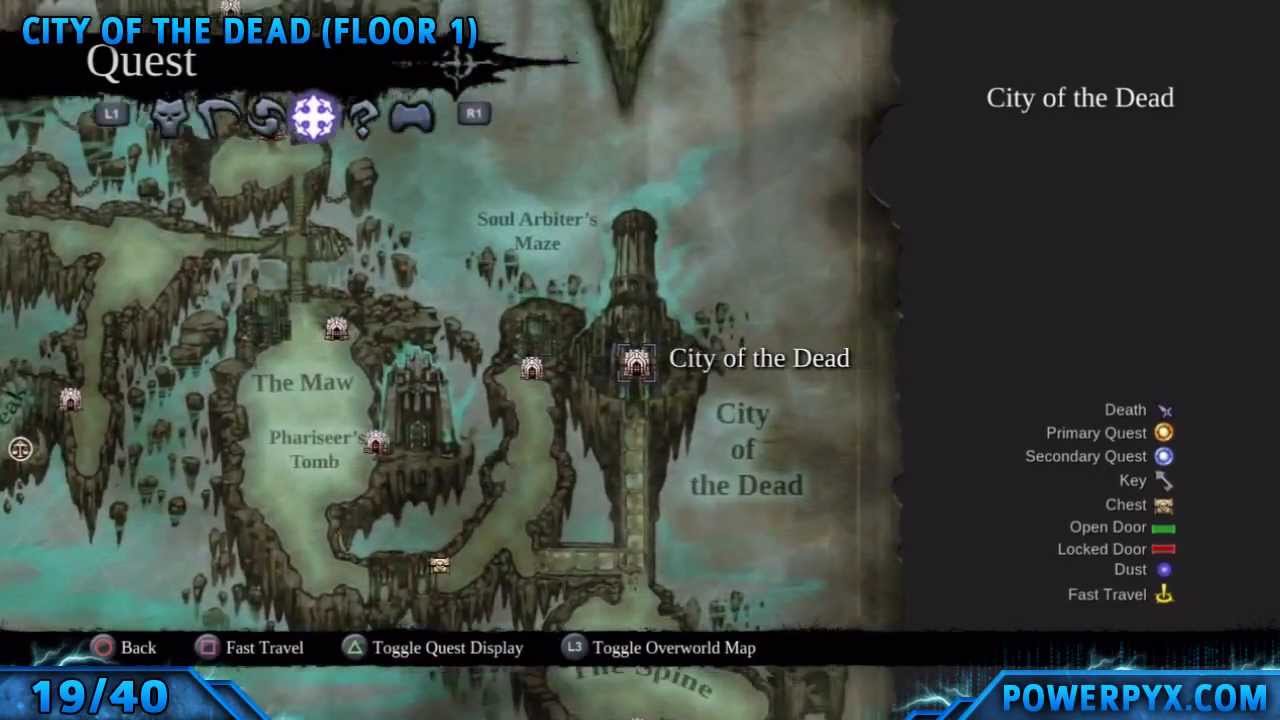Image resolution: width=1280 pixels, height=720 pixels.
Task: Open the skull menu tab
Action: (170, 118)
